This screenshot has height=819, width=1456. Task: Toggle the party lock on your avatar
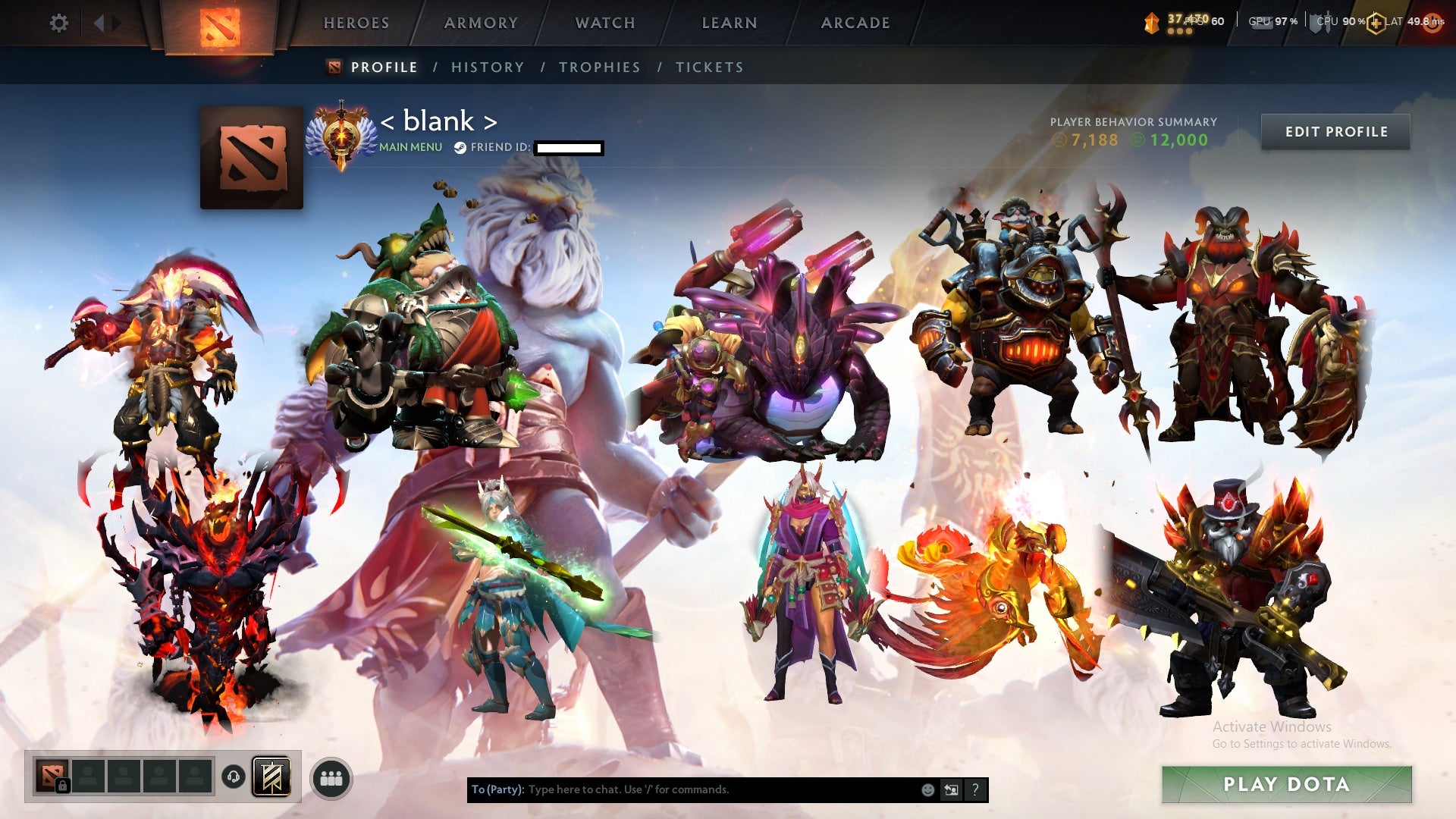(x=64, y=786)
